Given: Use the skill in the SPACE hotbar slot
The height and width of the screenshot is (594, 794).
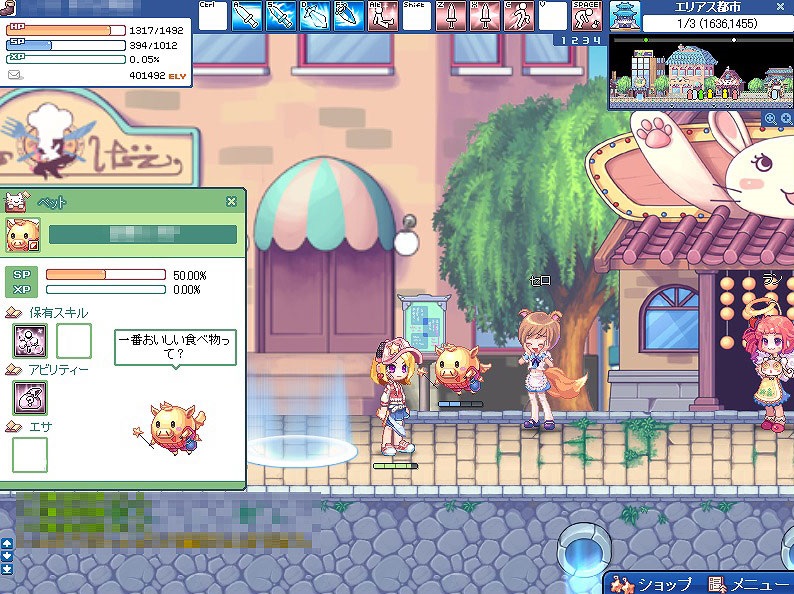Looking at the screenshot, I should tap(587, 16).
